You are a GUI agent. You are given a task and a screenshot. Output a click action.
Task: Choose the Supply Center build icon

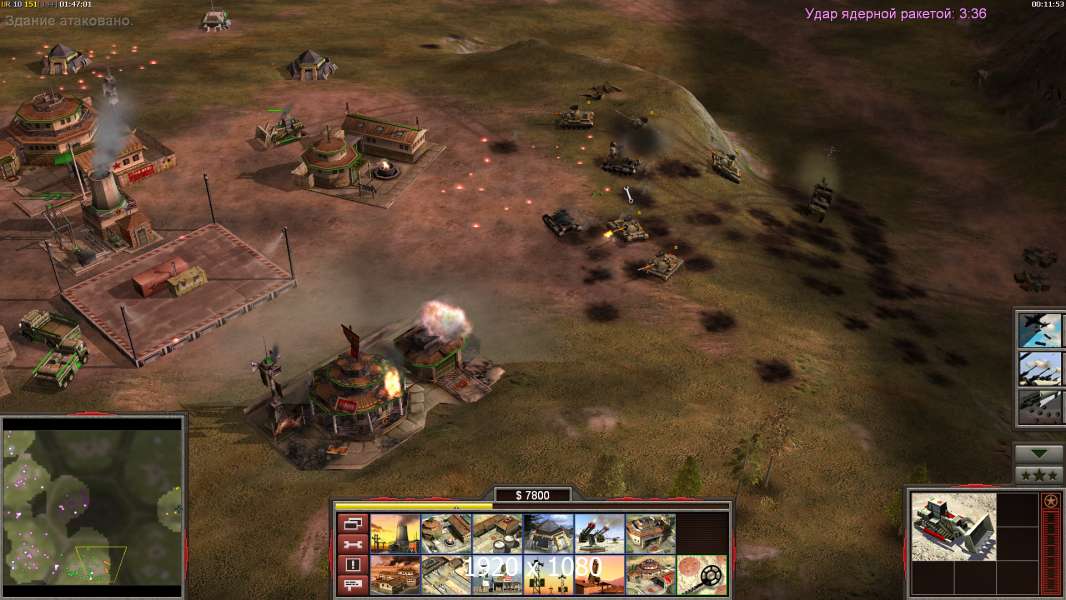pos(498,534)
